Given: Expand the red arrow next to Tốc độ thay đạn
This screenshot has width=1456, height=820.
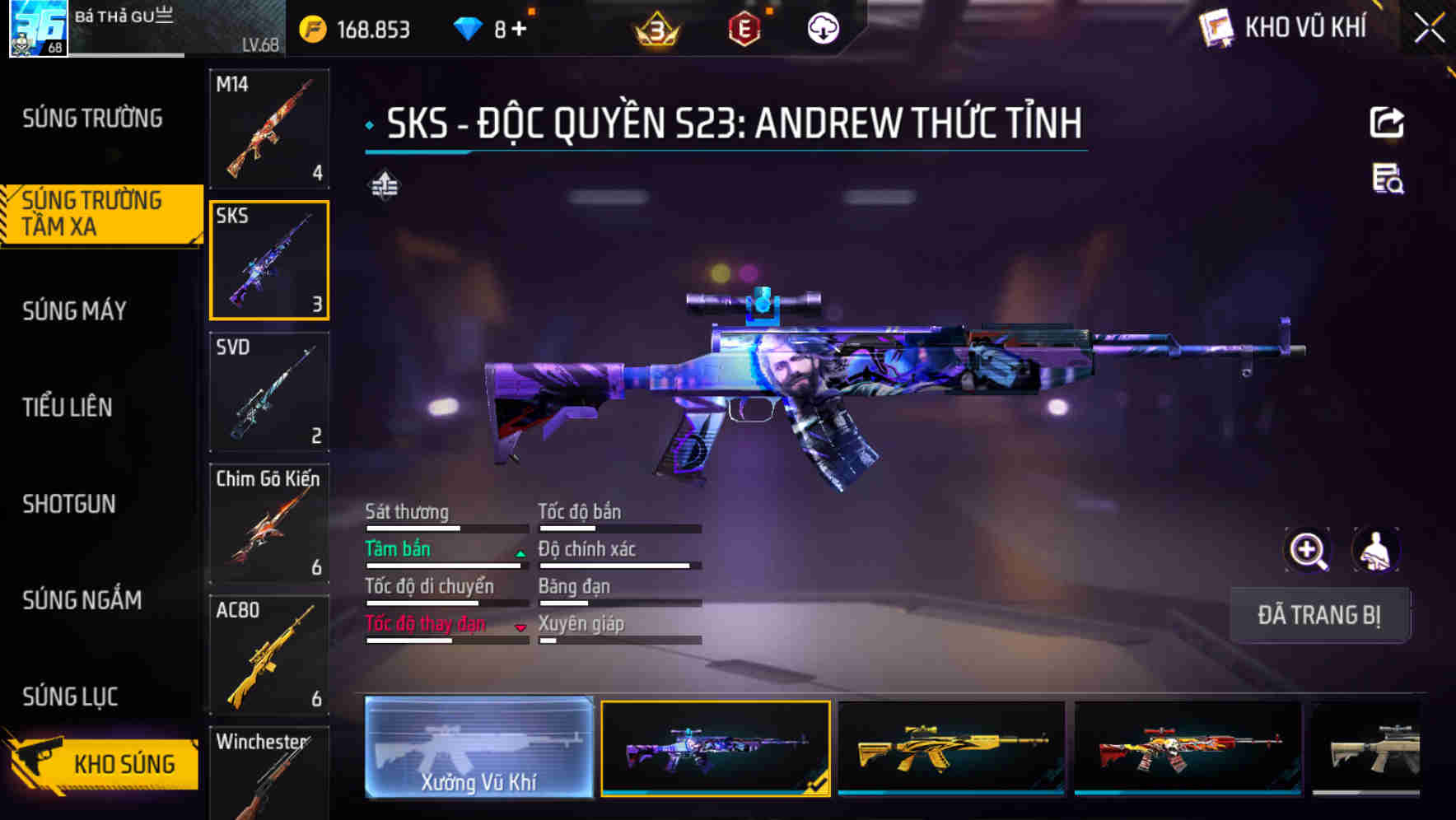Looking at the screenshot, I should [520, 627].
